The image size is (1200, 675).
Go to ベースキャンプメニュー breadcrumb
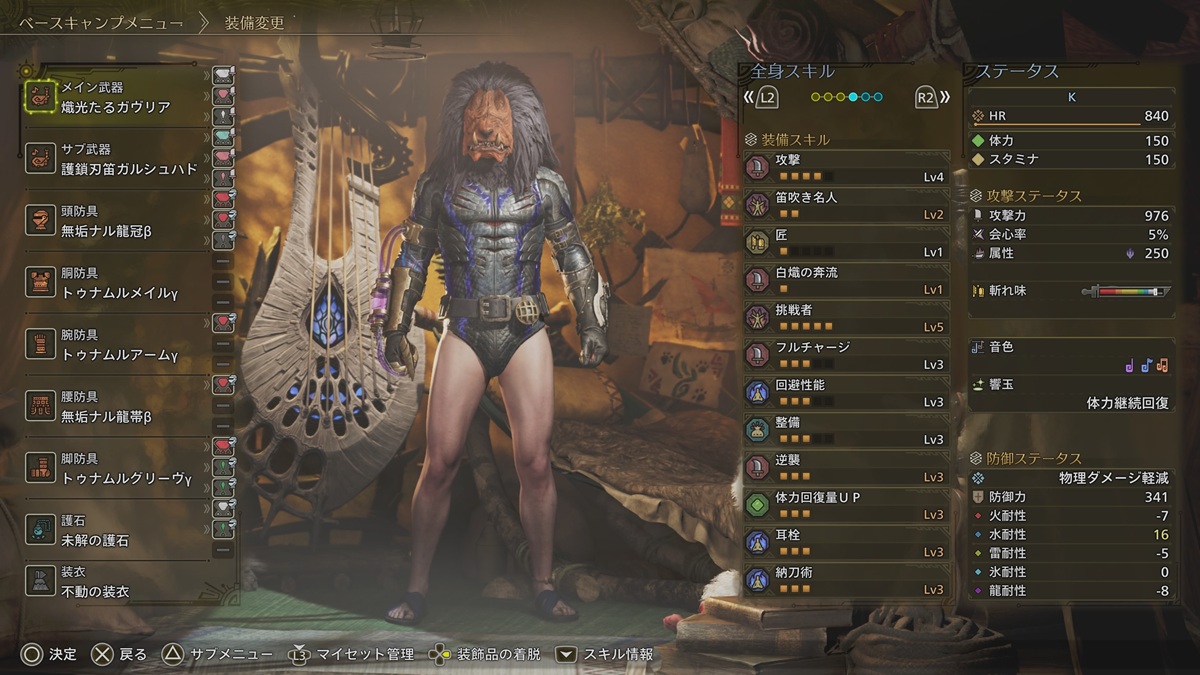100,22
